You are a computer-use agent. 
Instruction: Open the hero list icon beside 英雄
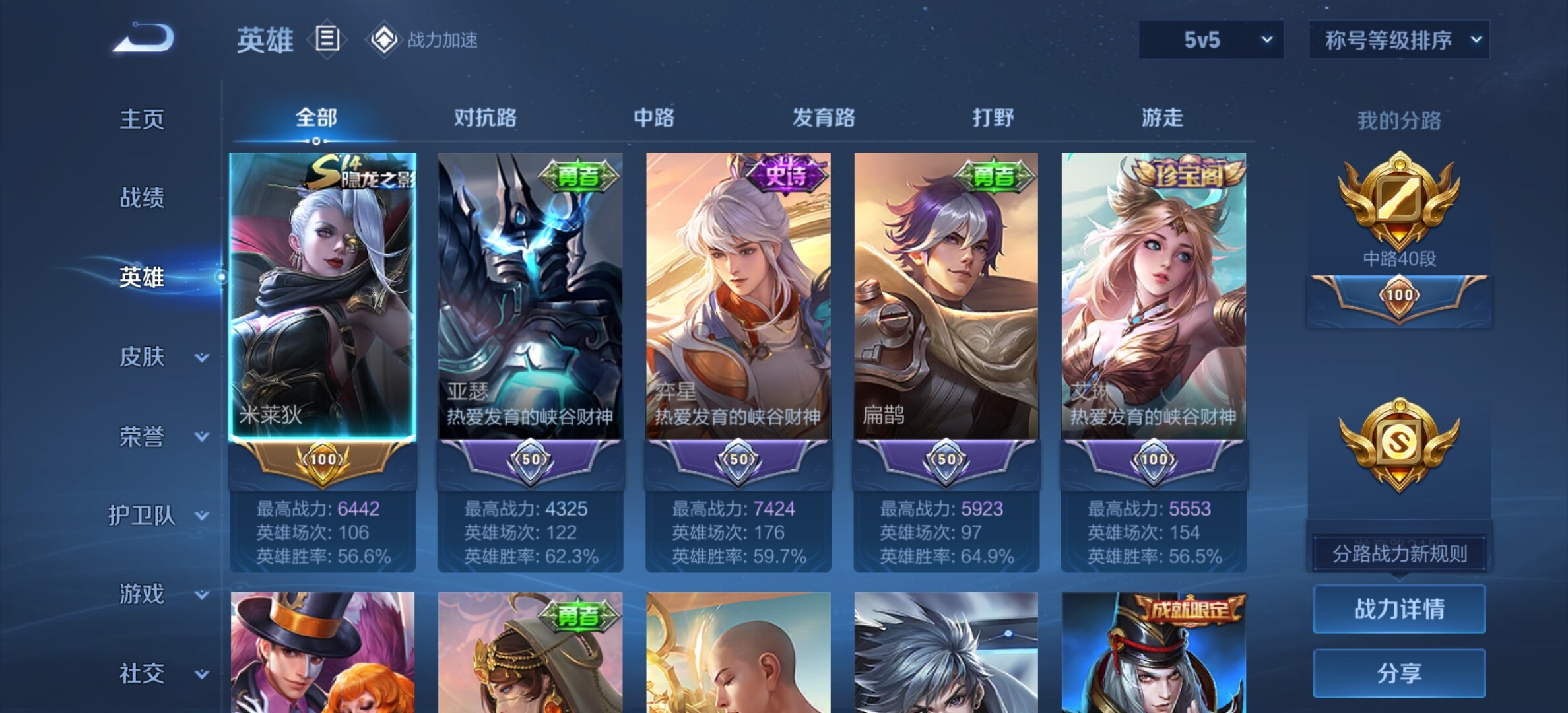(327, 40)
